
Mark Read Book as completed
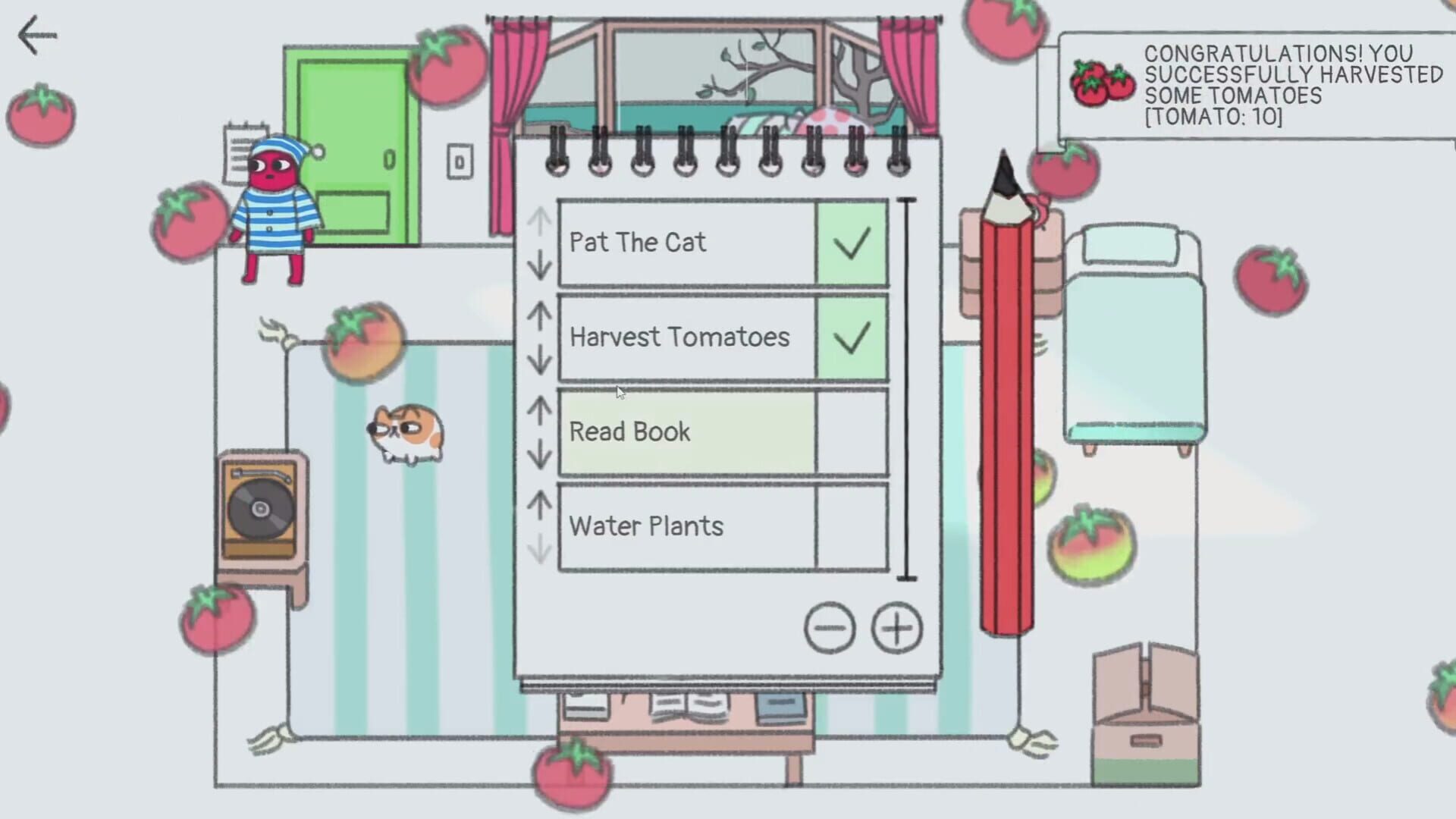point(852,432)
